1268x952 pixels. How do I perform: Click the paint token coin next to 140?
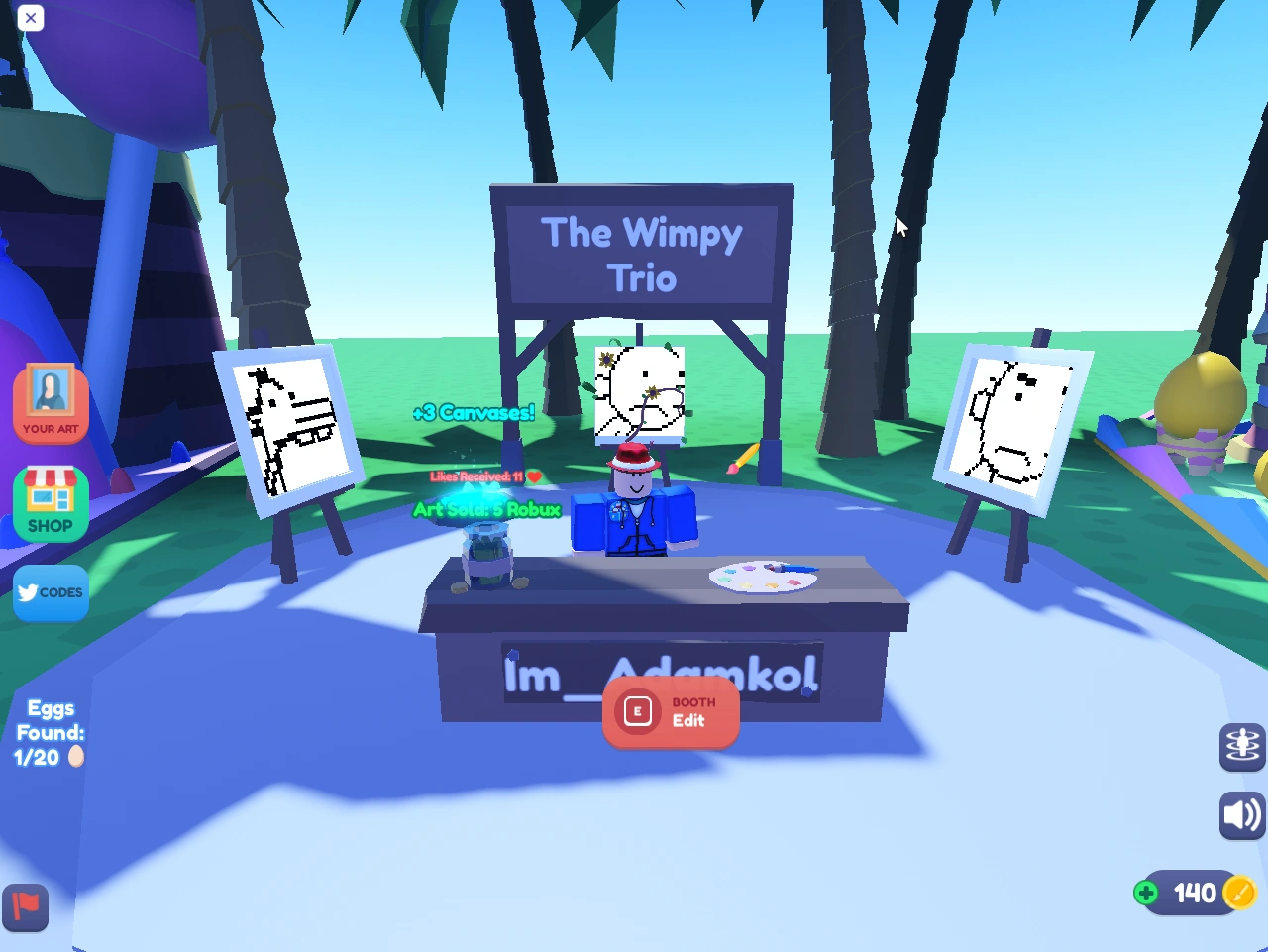click(x=1239, y=893)
